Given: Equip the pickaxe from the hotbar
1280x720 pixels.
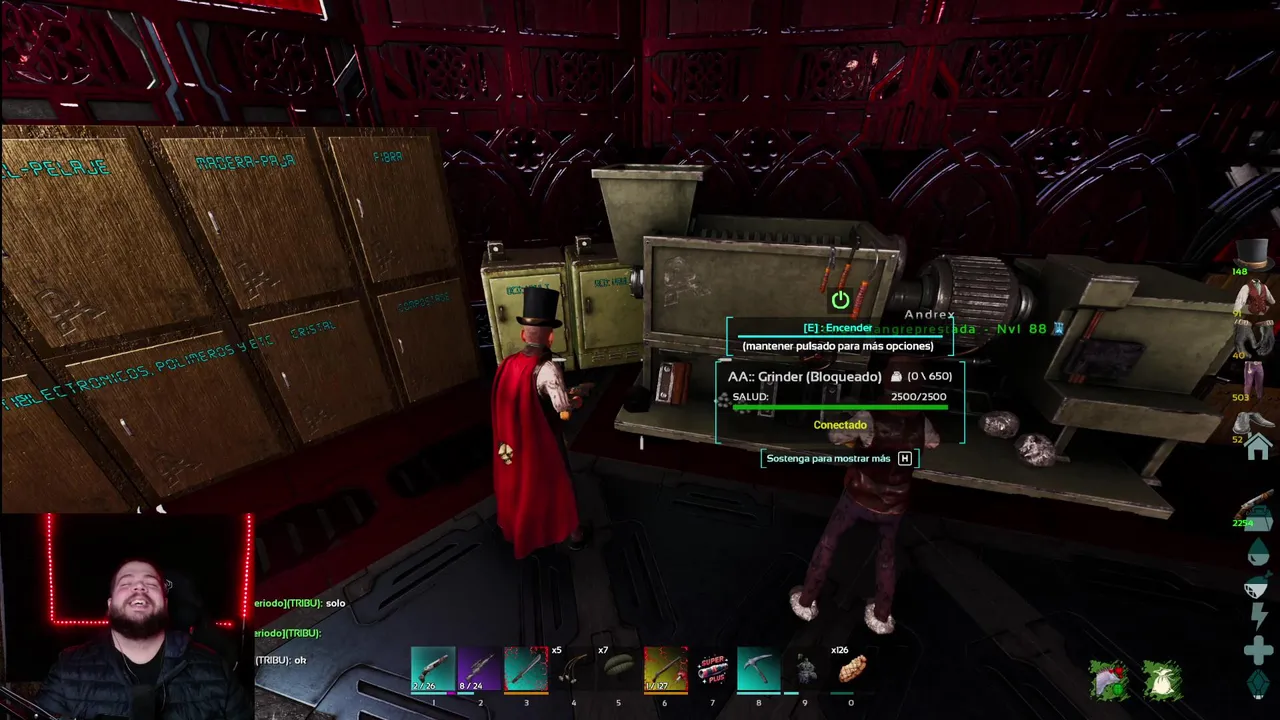Looking at the screenshot, I should (758, 670).
